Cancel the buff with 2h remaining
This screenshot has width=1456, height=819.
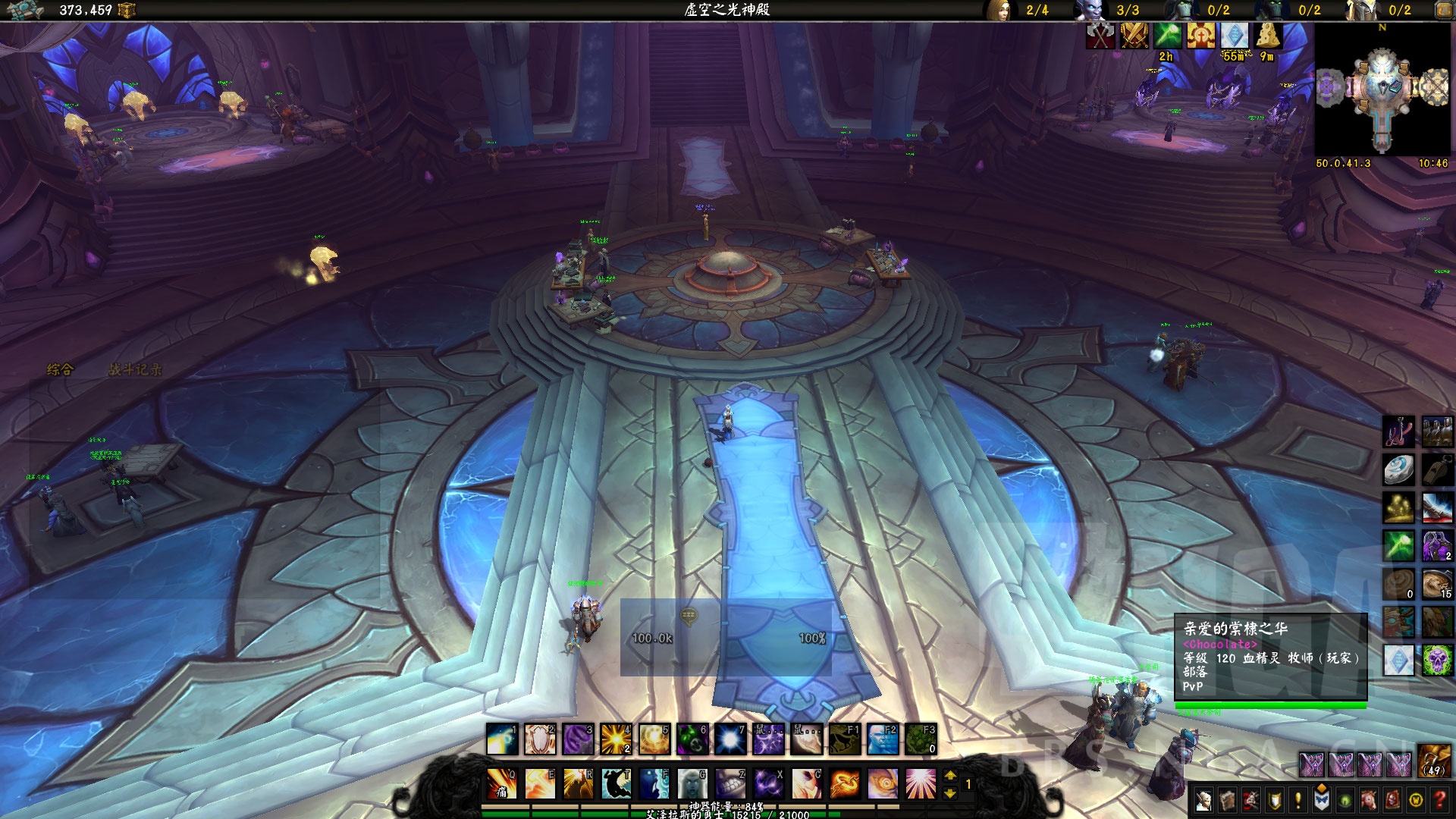tap(1166, 36)
